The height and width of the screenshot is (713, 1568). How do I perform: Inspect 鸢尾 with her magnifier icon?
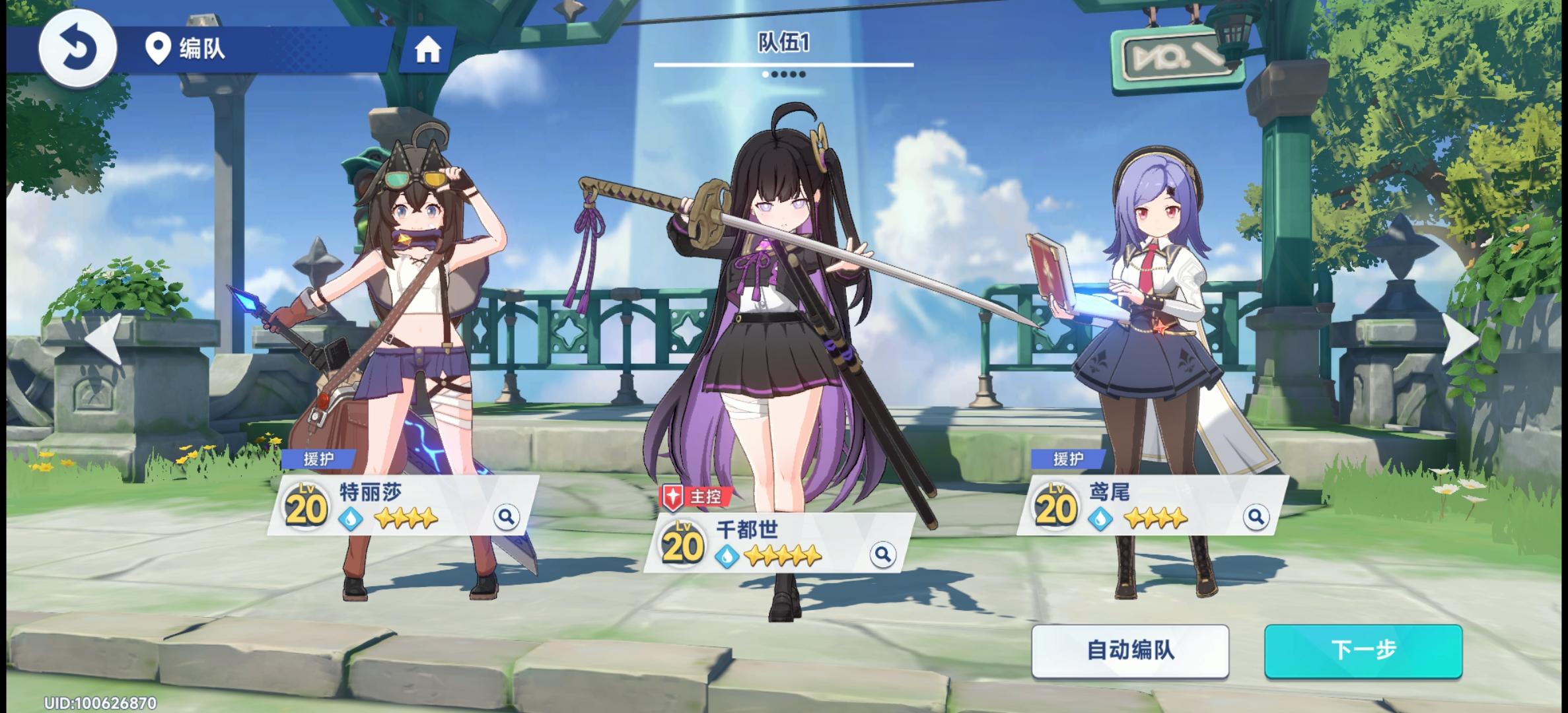[1256, 516]
